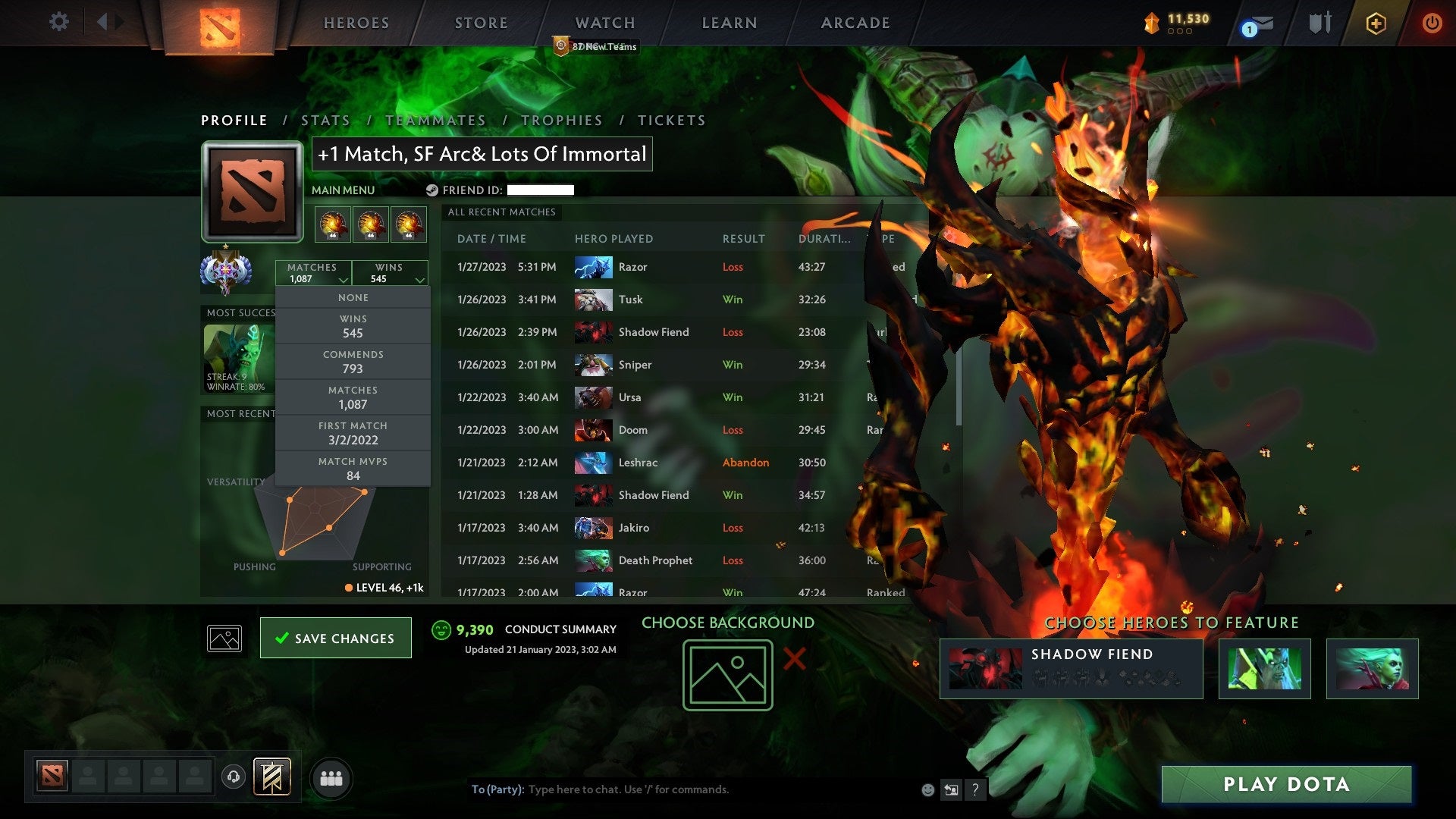The width and height of the screenshot is (1456, 819).
Task: Open the party invite friends icon
Action: point(331,777)
